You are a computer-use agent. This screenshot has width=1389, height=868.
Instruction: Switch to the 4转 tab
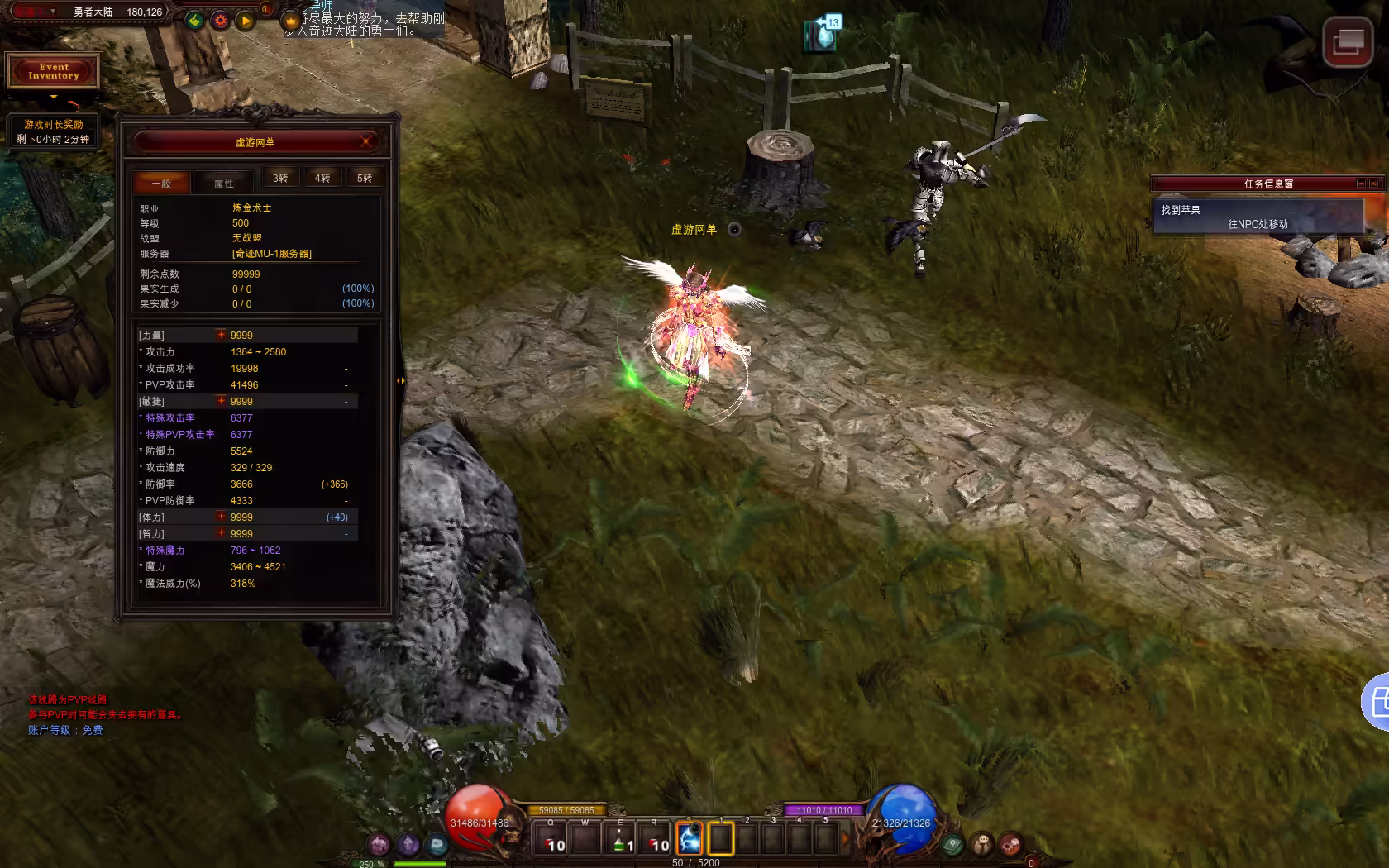[x=322, y=178]
